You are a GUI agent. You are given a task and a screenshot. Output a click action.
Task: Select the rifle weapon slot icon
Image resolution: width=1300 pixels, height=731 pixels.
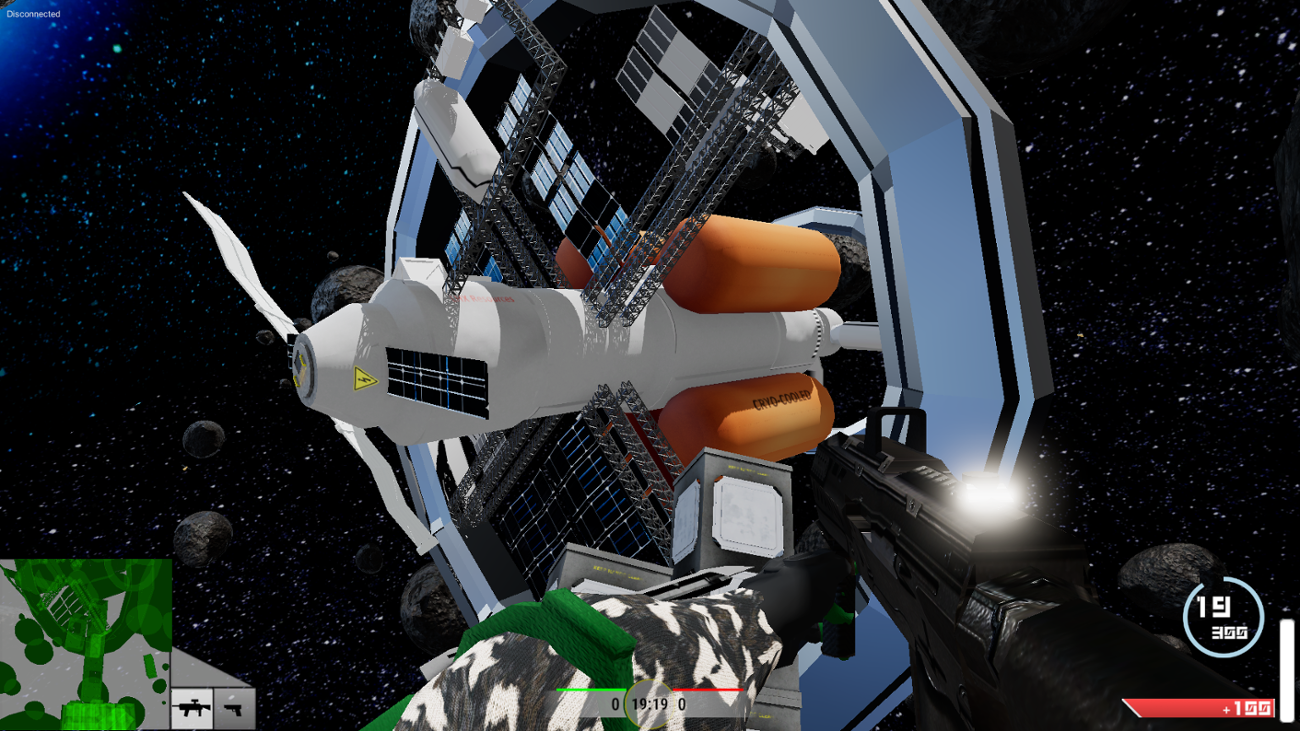(192, 709)
